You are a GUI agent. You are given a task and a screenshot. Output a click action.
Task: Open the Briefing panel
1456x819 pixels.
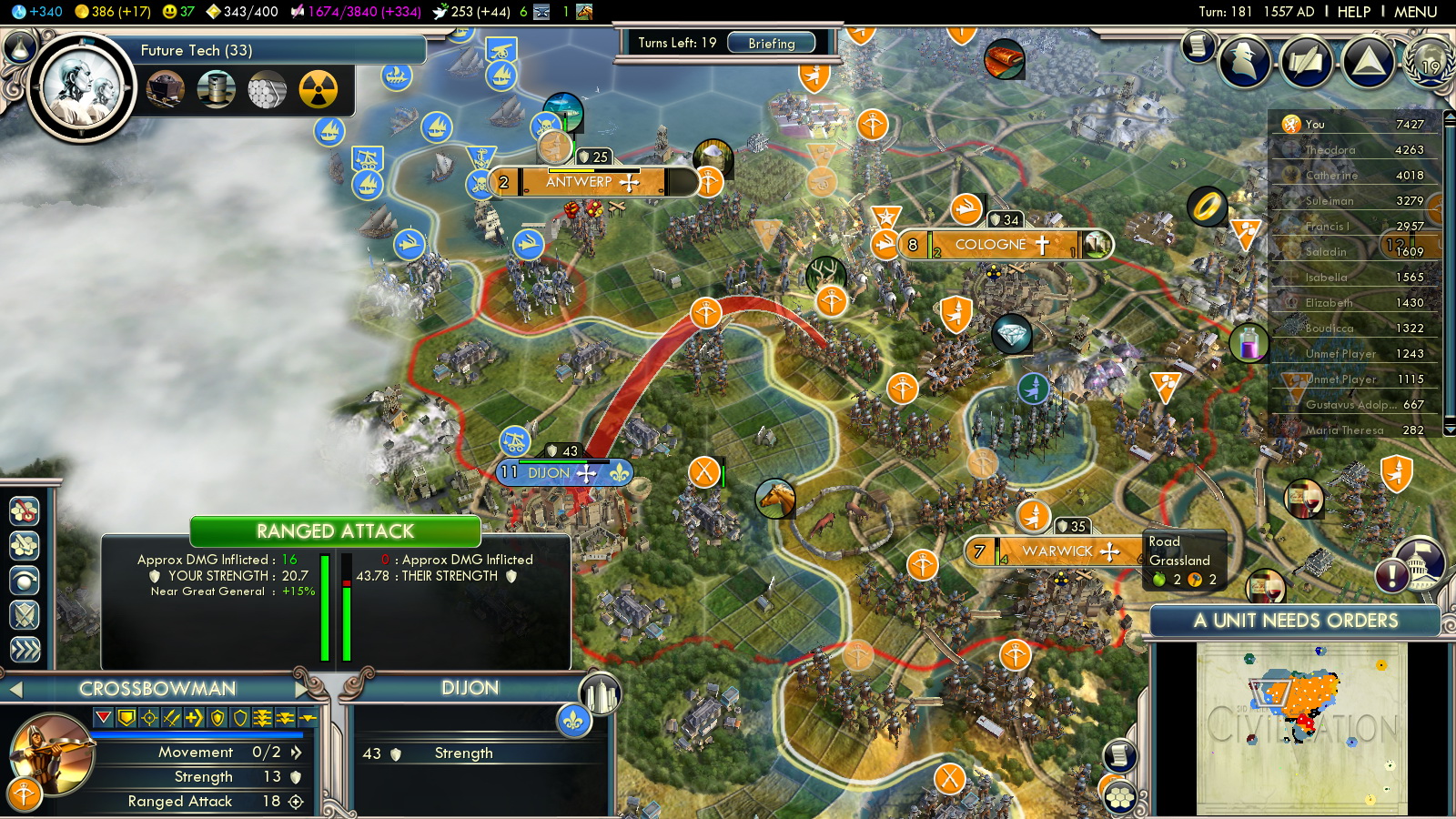click(771, 43)
